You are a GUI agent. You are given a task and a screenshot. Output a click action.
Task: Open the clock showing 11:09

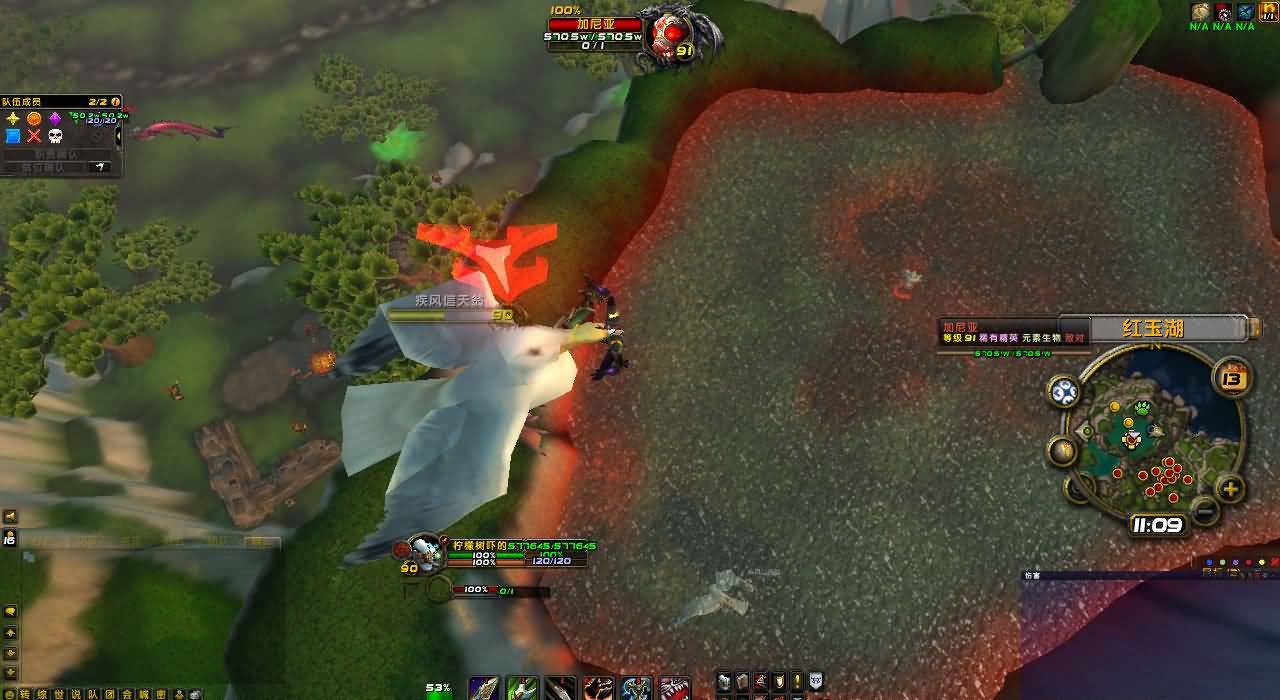pyautogui.click(x=1157, y=524)
